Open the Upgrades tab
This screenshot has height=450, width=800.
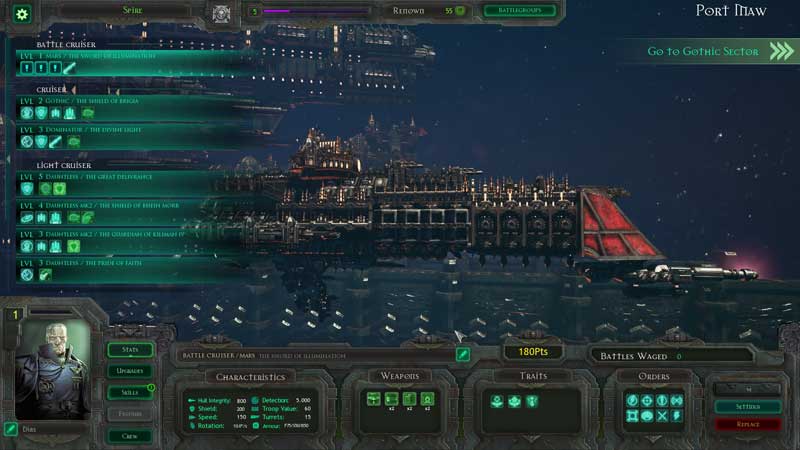coord(130,371)
